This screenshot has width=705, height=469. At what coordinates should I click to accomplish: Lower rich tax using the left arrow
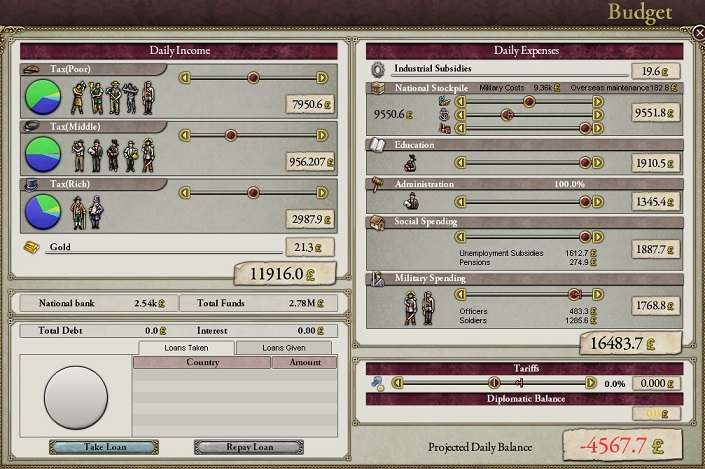(x=184, y=192)
